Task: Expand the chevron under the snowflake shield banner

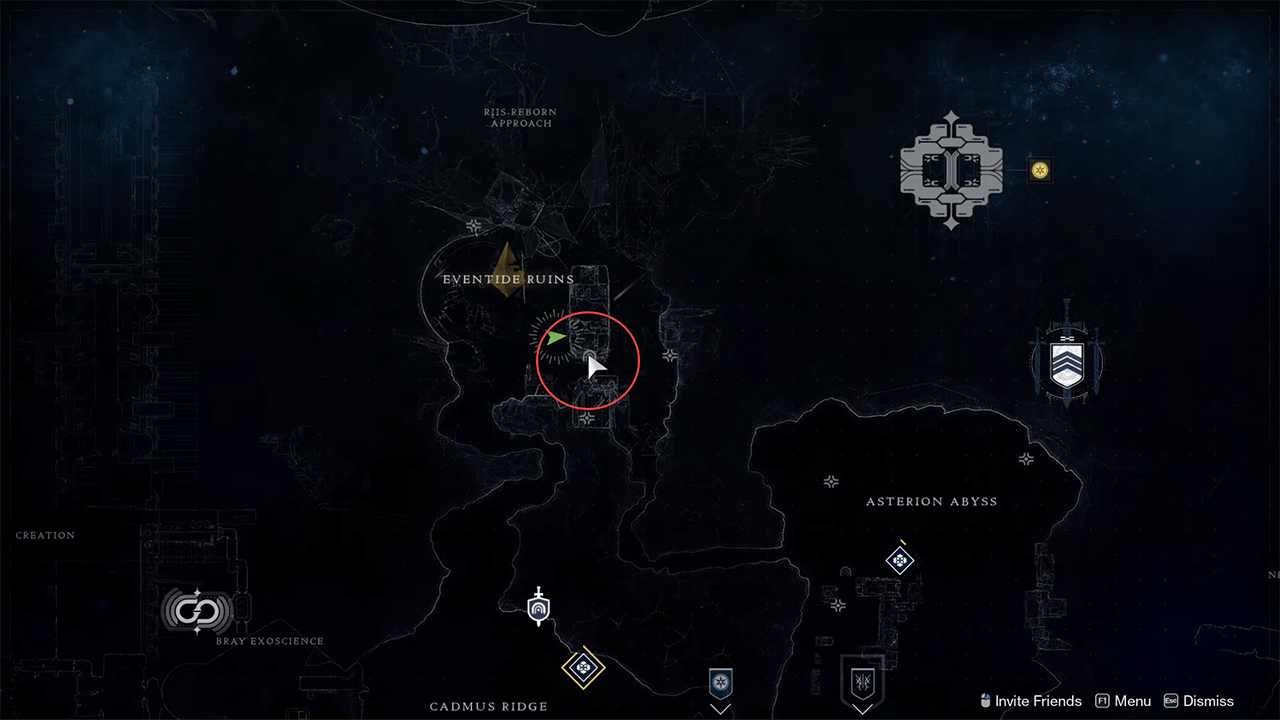Action: (x=721, y=709)
